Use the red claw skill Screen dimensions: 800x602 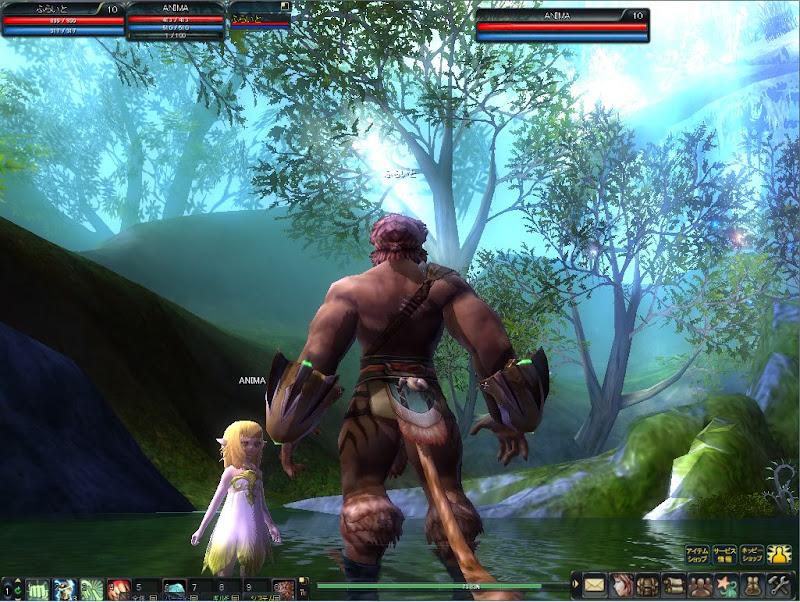coord(119,589)
